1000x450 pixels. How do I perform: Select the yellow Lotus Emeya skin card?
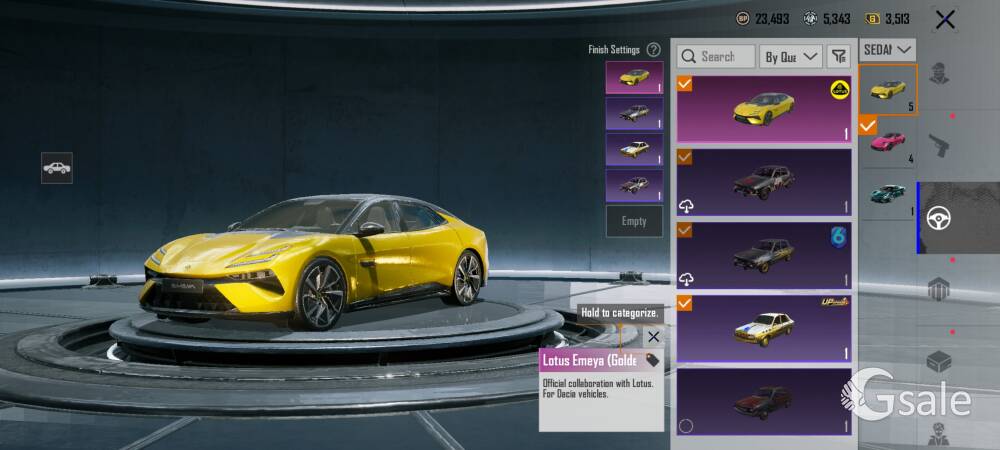point(764,108)
